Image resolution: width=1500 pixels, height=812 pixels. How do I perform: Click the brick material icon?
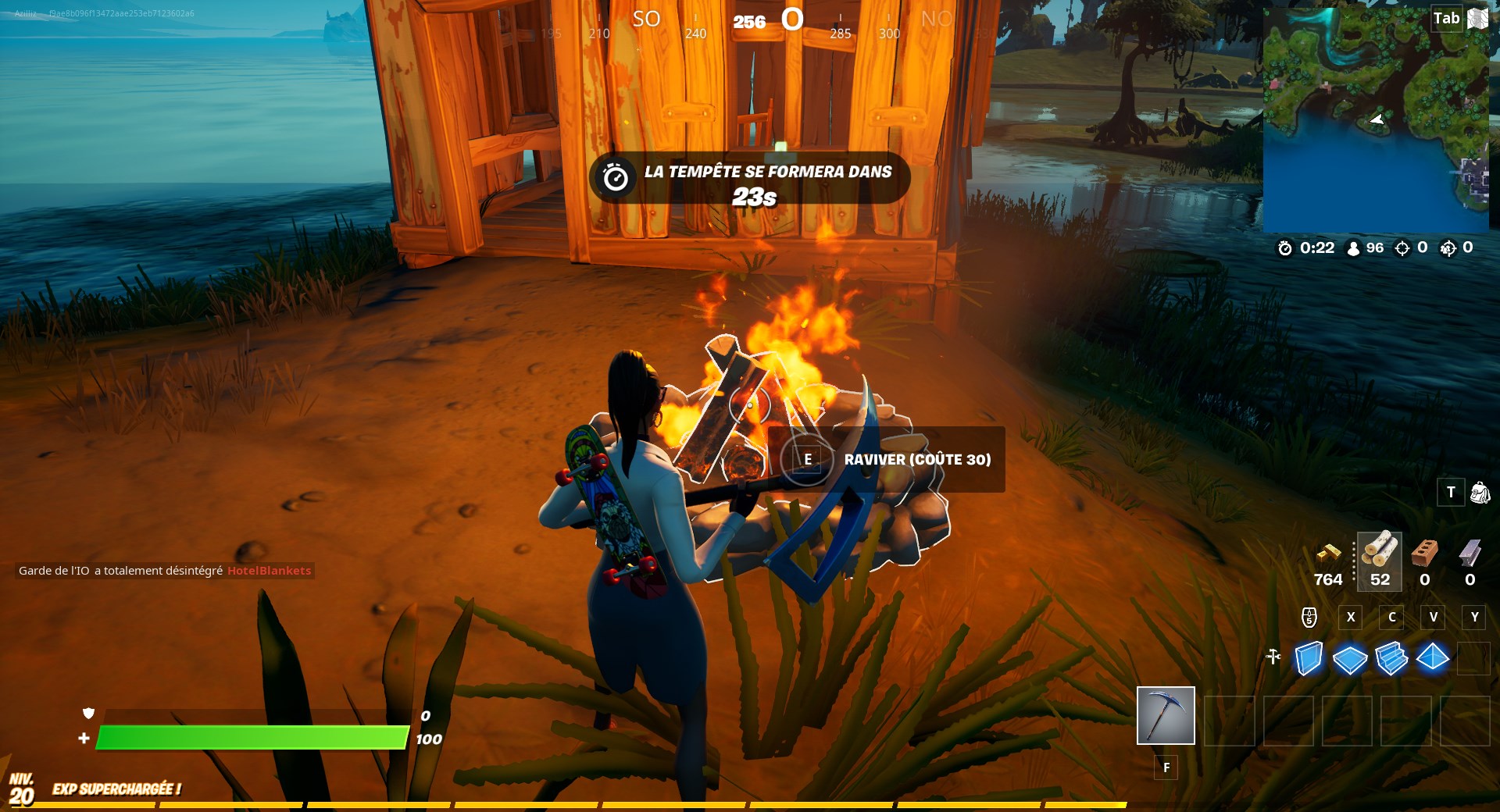pyautogui.click(x=1424, y=554)
